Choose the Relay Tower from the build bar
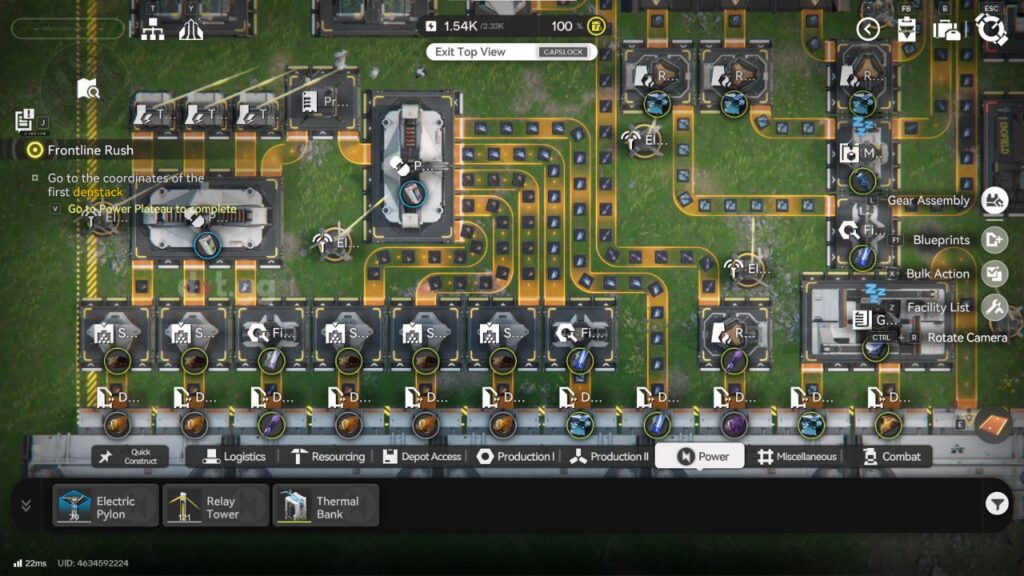The width and height of the screenshot is (1024, 576). point(216,505)
